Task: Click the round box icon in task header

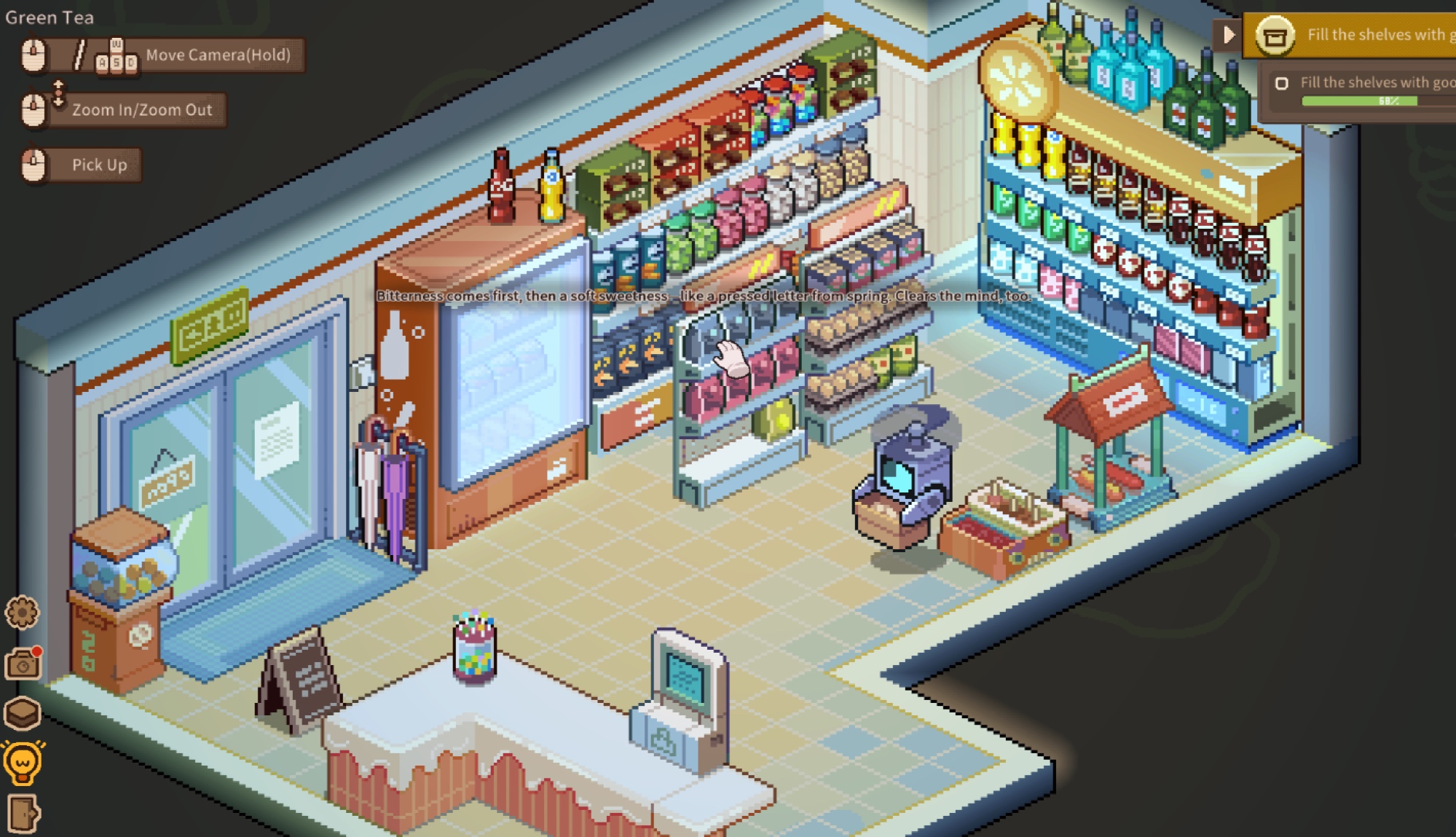Action: (x=1275, y=35)
